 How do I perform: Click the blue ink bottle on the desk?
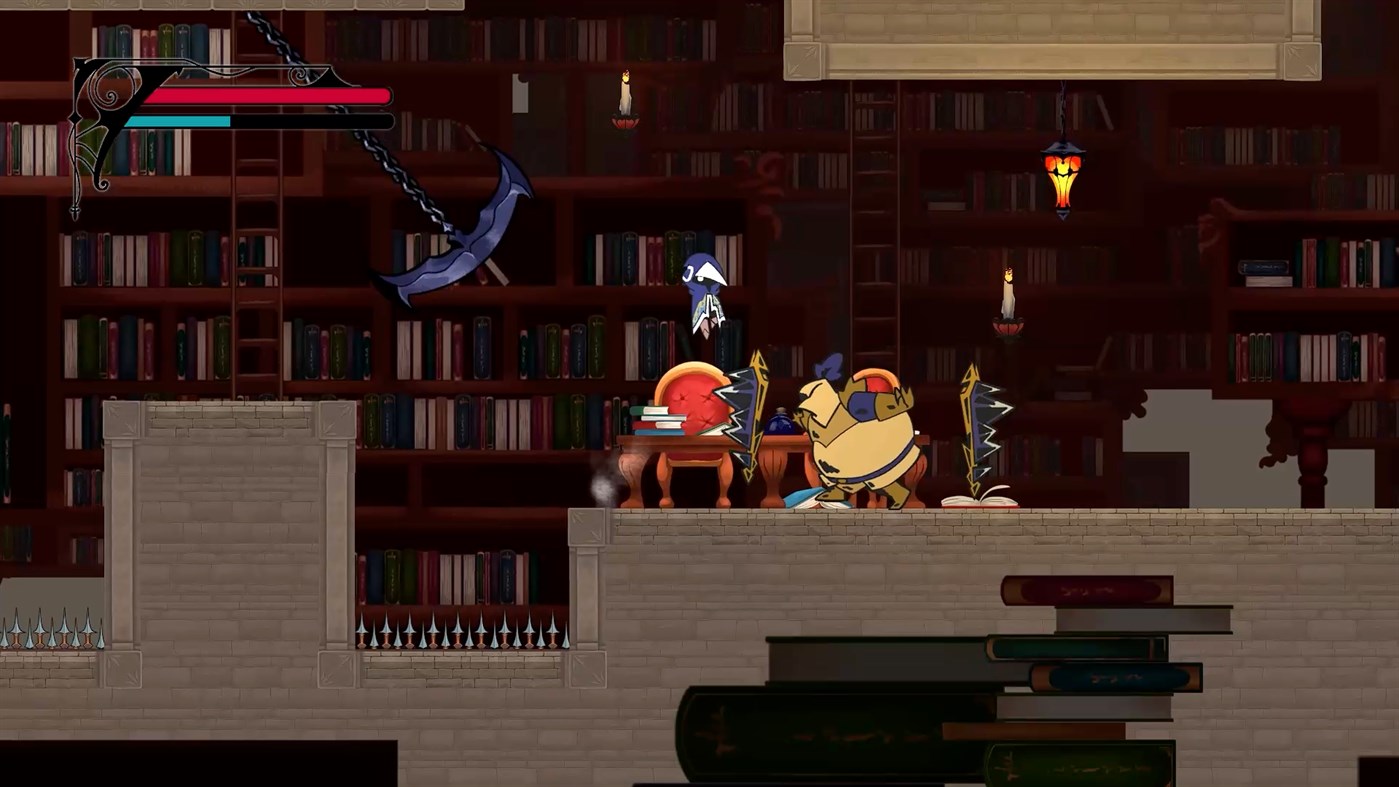click(780, 425)
